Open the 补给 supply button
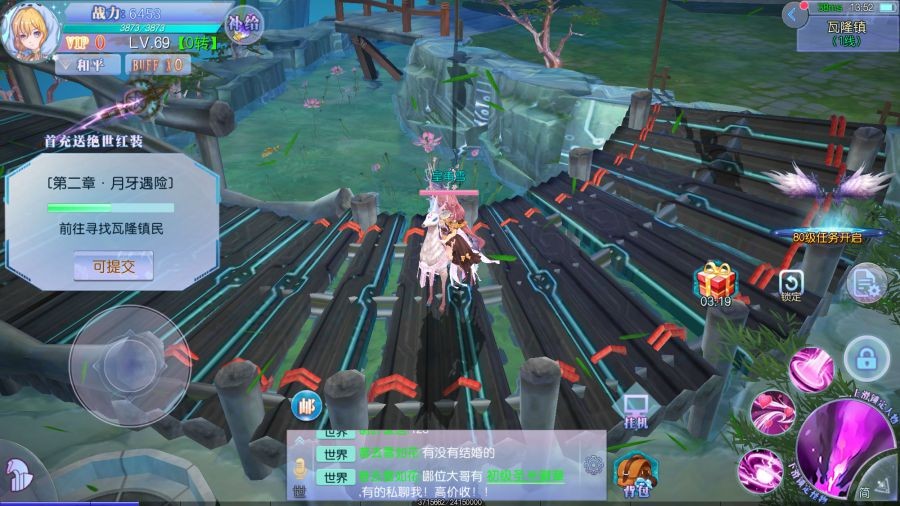 (x=244, y=24)
